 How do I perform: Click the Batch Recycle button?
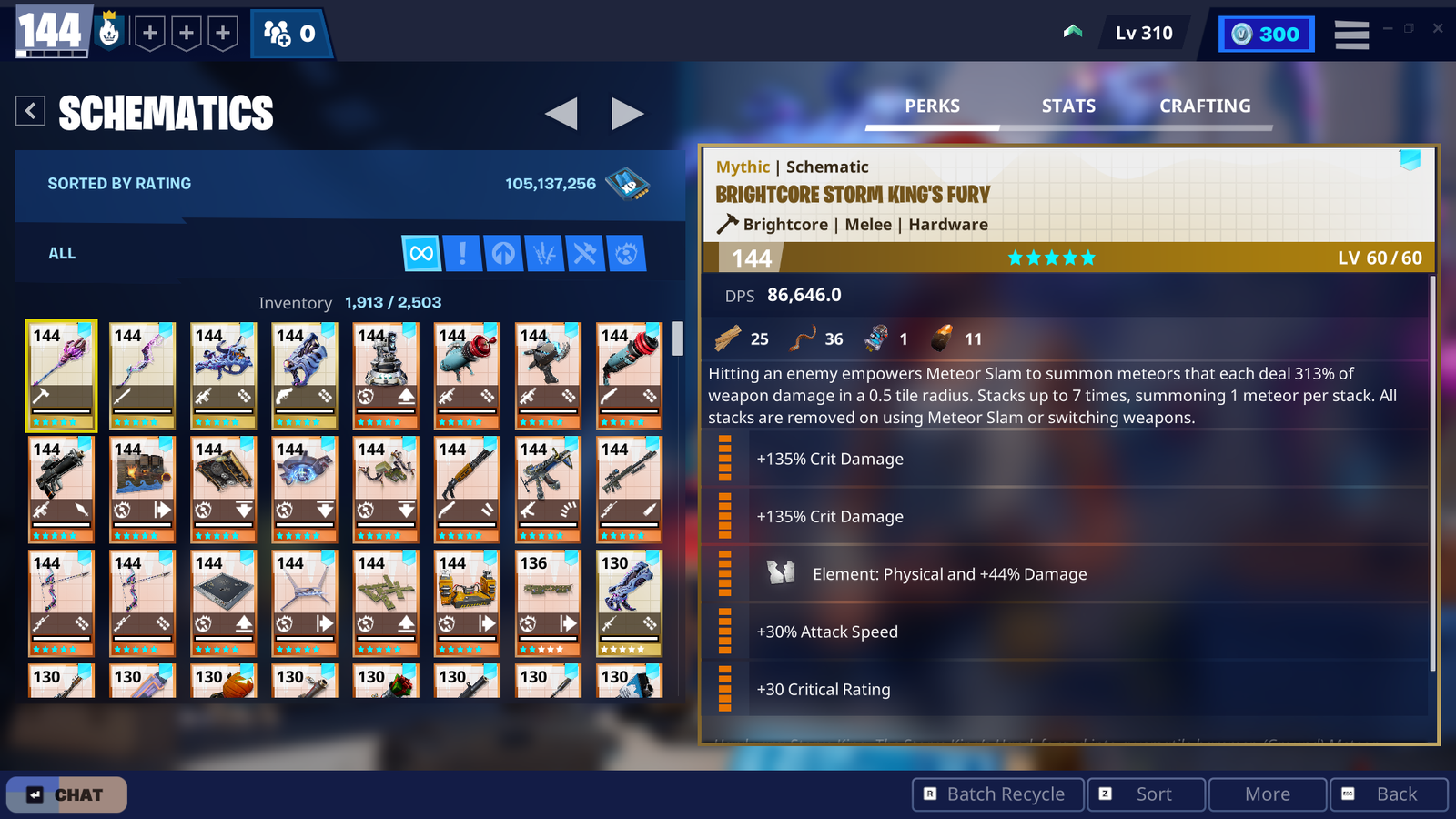[x=996, y=794]
